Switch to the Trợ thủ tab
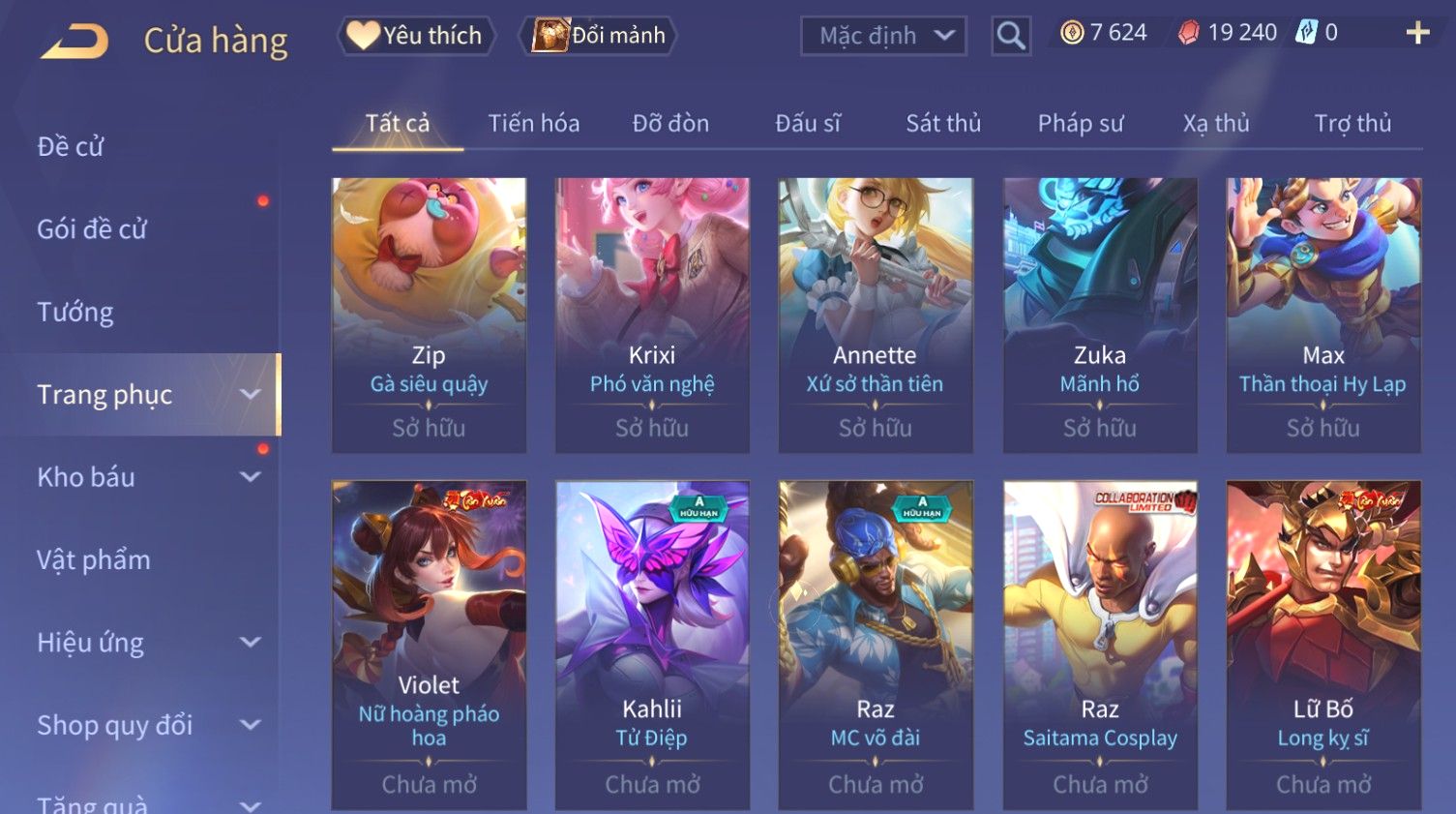The height and width of the screenshot is (814, 1456). tap(1352, 124)
